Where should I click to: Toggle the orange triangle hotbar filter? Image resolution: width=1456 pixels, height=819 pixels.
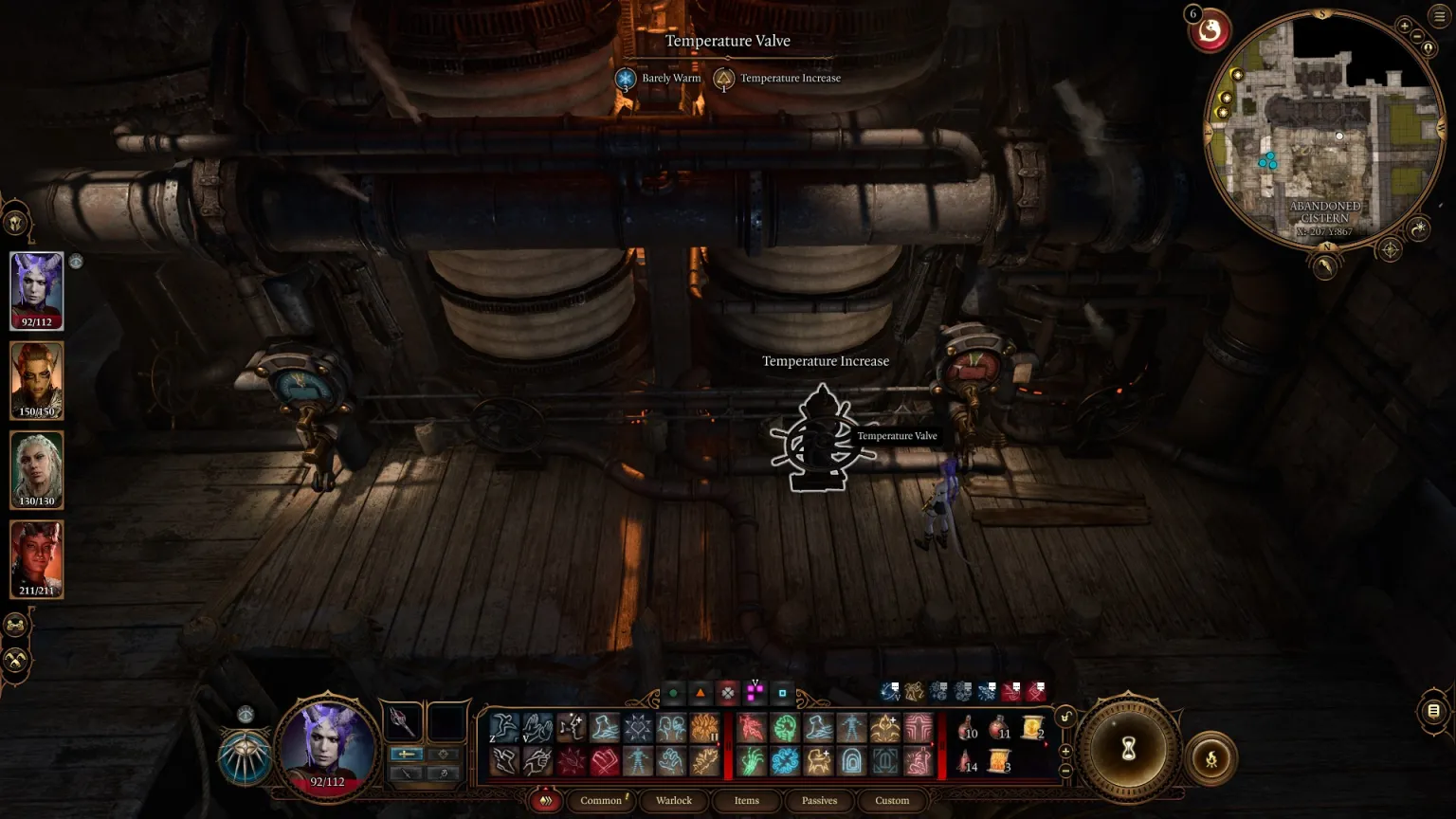click(x=700, y=693)
